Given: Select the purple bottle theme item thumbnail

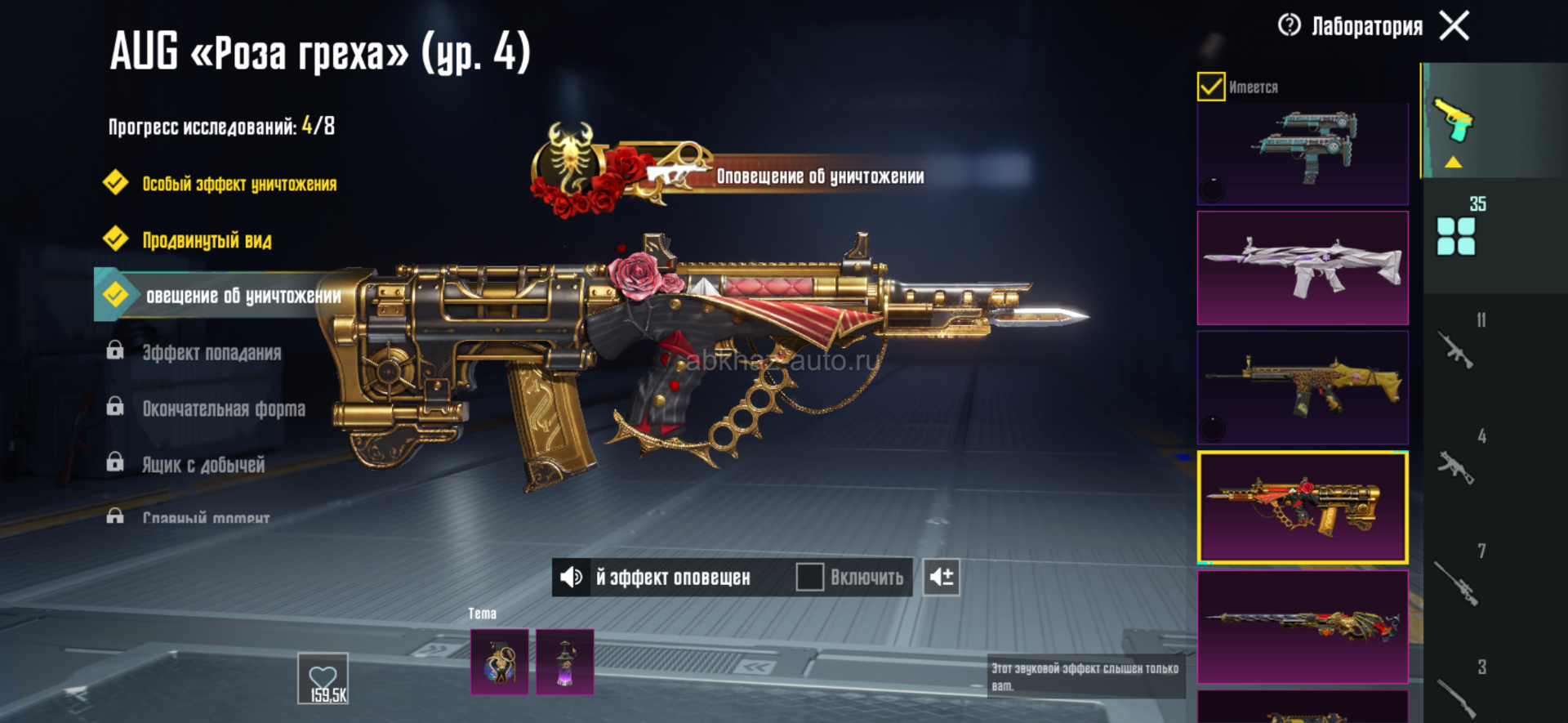Looking at the screenshot, I should pyautogui.click(x=564, y=662).
